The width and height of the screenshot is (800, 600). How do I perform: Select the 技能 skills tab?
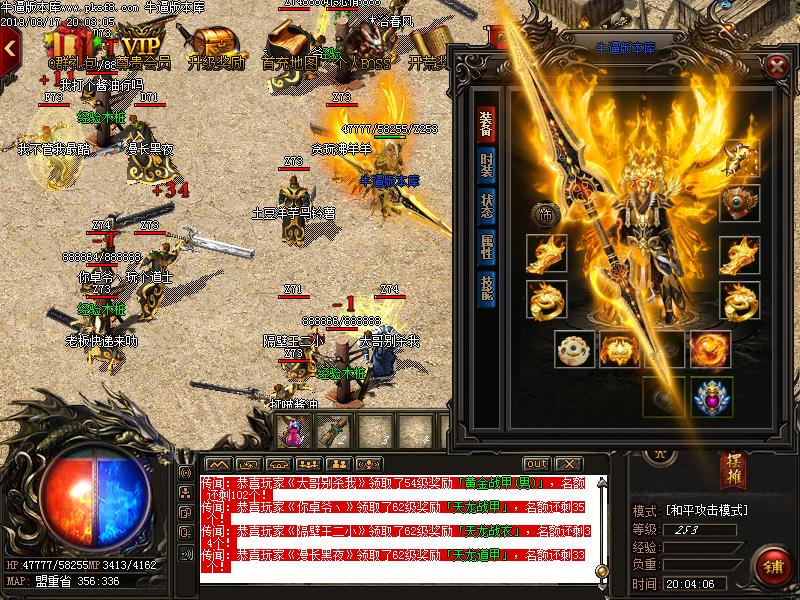(486, 287)
